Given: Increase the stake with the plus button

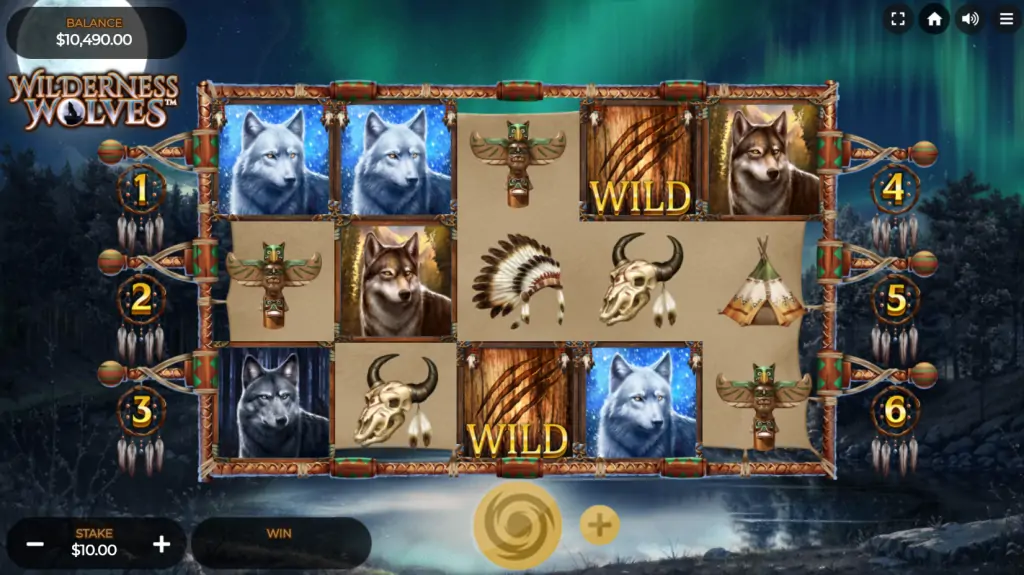Looking at the screenshot, I should point(161,544).
